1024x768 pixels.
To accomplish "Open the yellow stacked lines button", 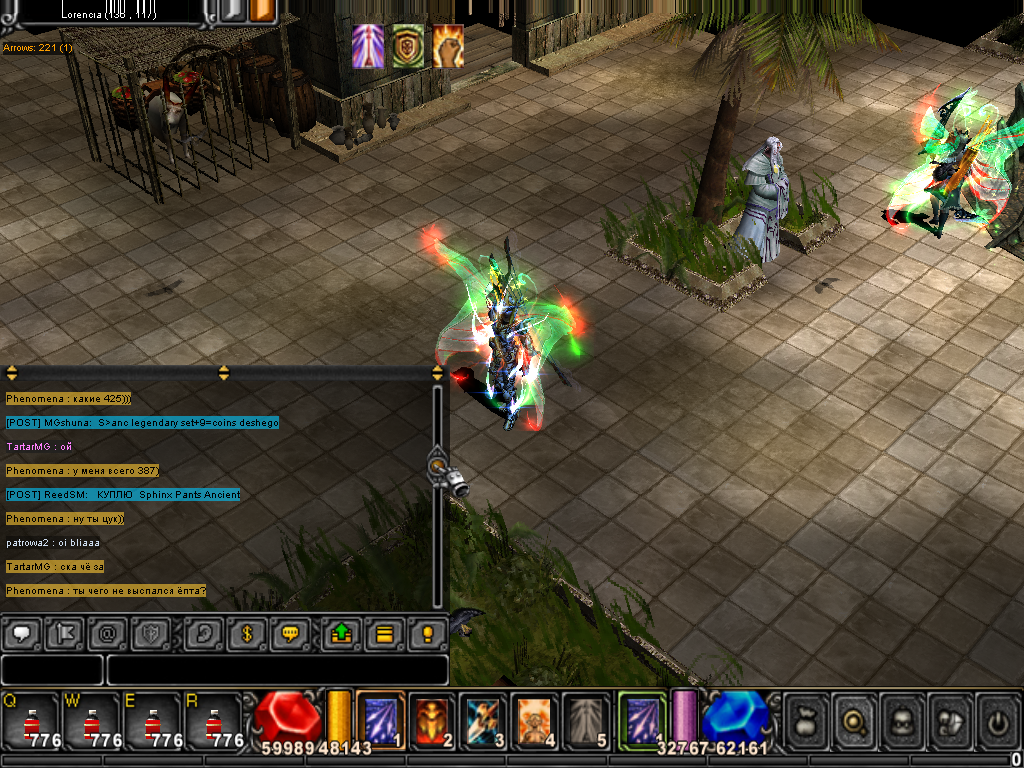I will click(x=383, y=633).
